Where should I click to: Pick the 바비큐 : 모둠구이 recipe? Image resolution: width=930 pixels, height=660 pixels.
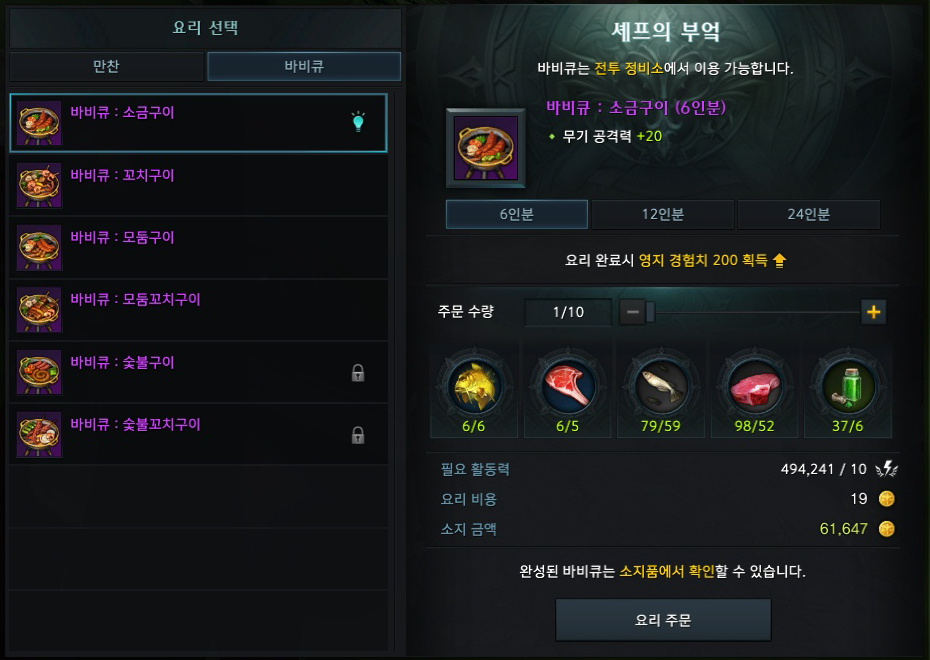(198, 247)
